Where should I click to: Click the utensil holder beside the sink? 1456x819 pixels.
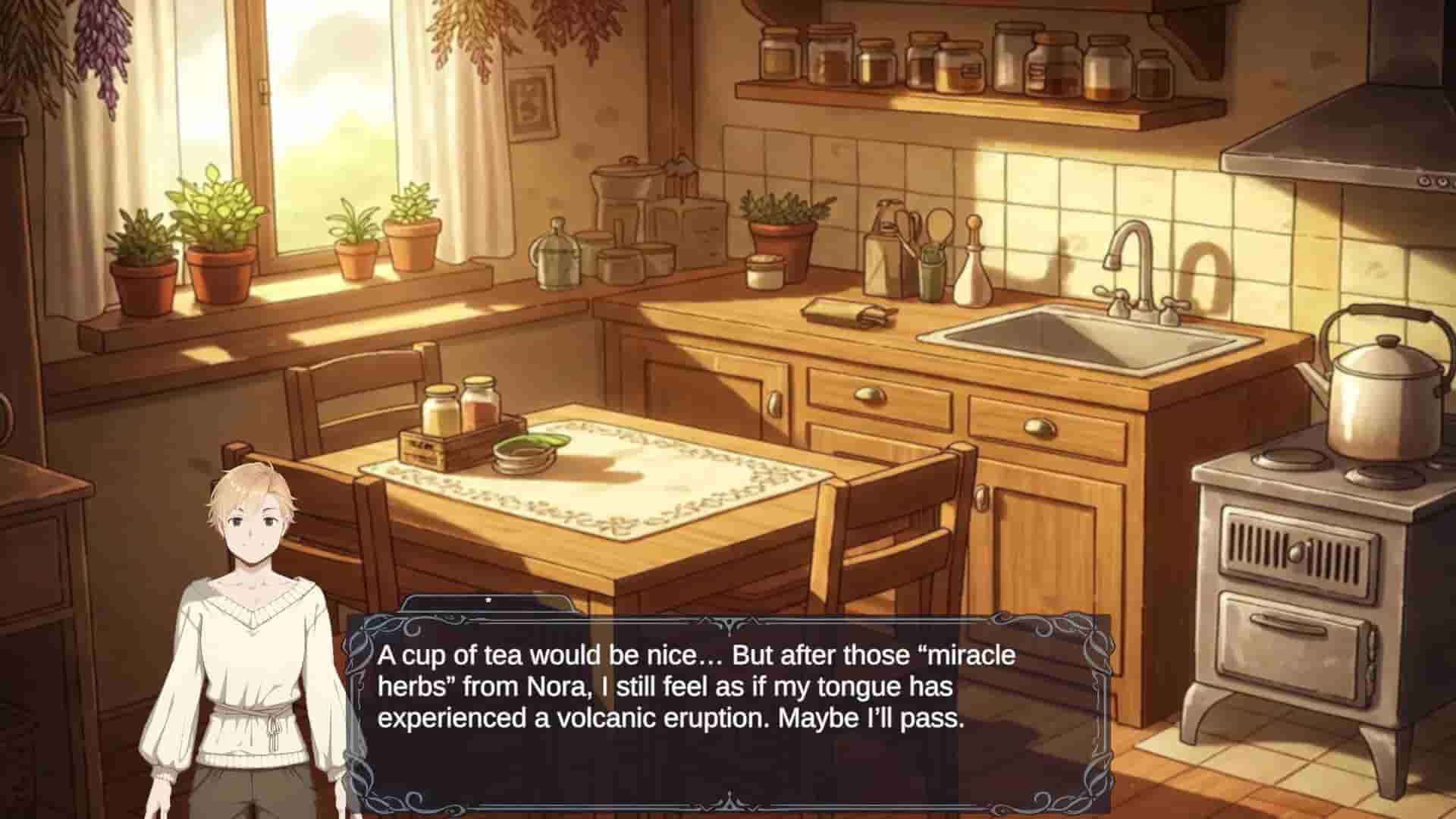tap(925, 250)
